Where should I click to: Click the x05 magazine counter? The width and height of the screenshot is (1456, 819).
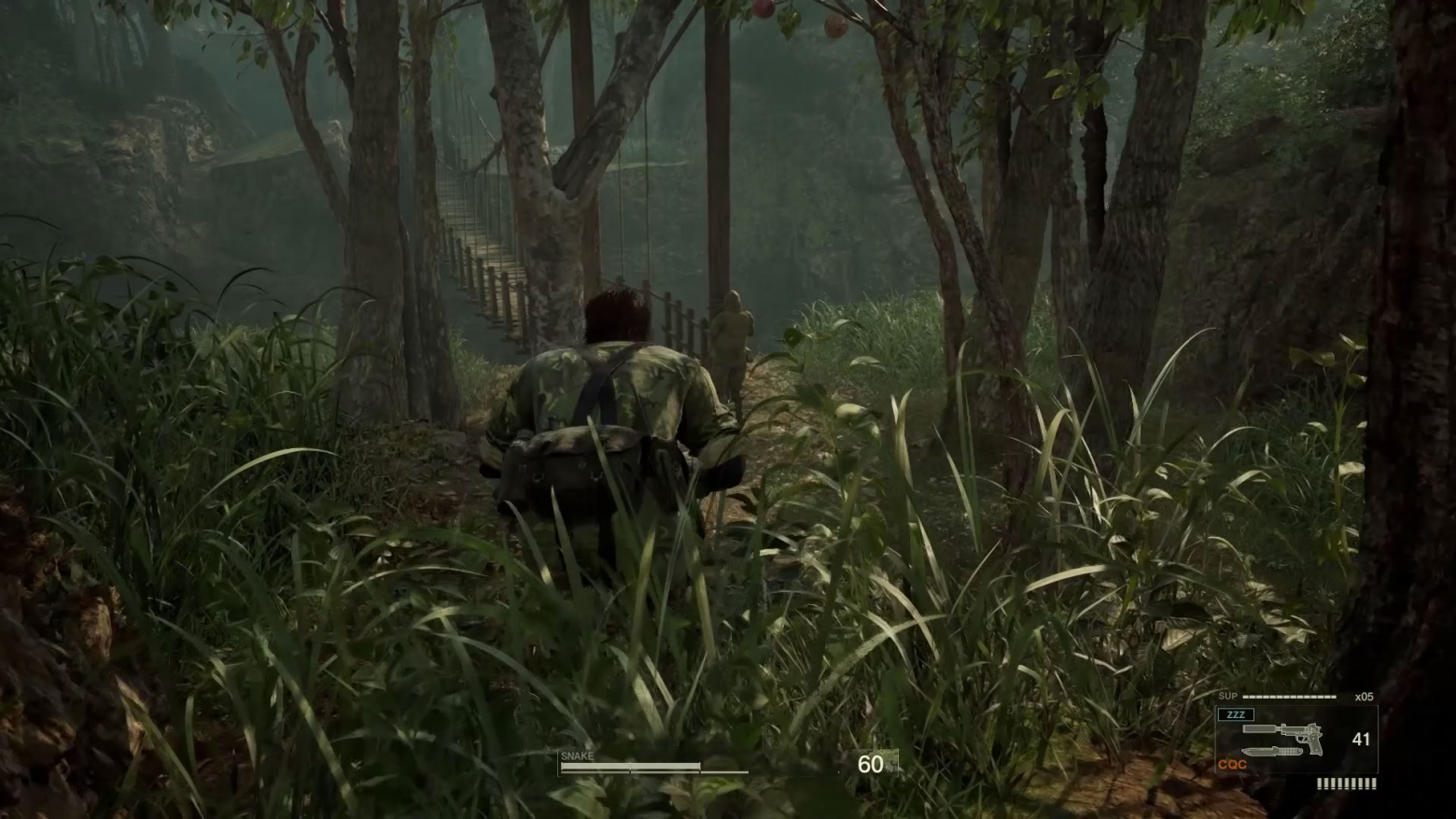[x=1365, y=697]
